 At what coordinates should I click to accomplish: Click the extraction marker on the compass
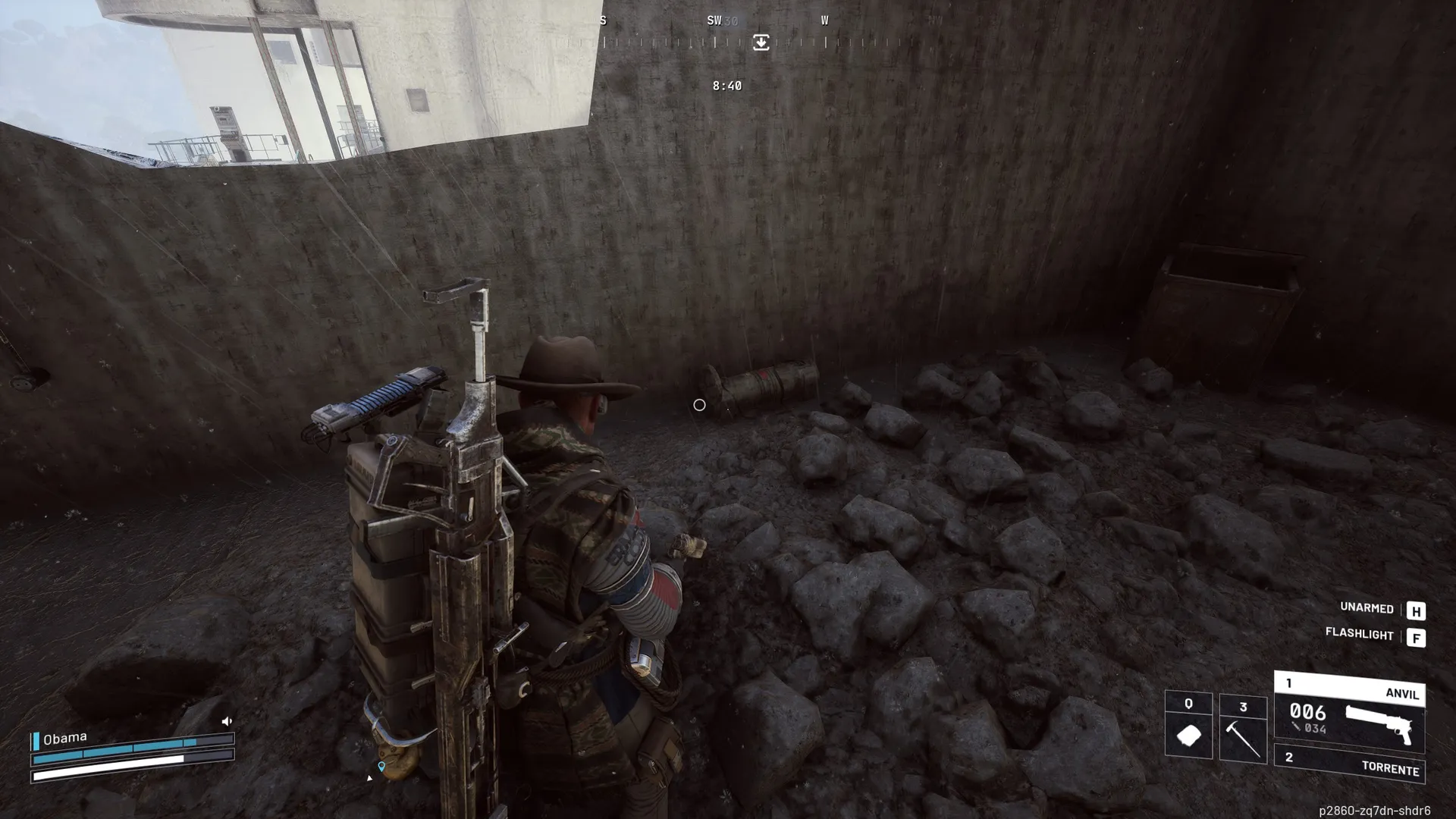click(x=761, y=42)
